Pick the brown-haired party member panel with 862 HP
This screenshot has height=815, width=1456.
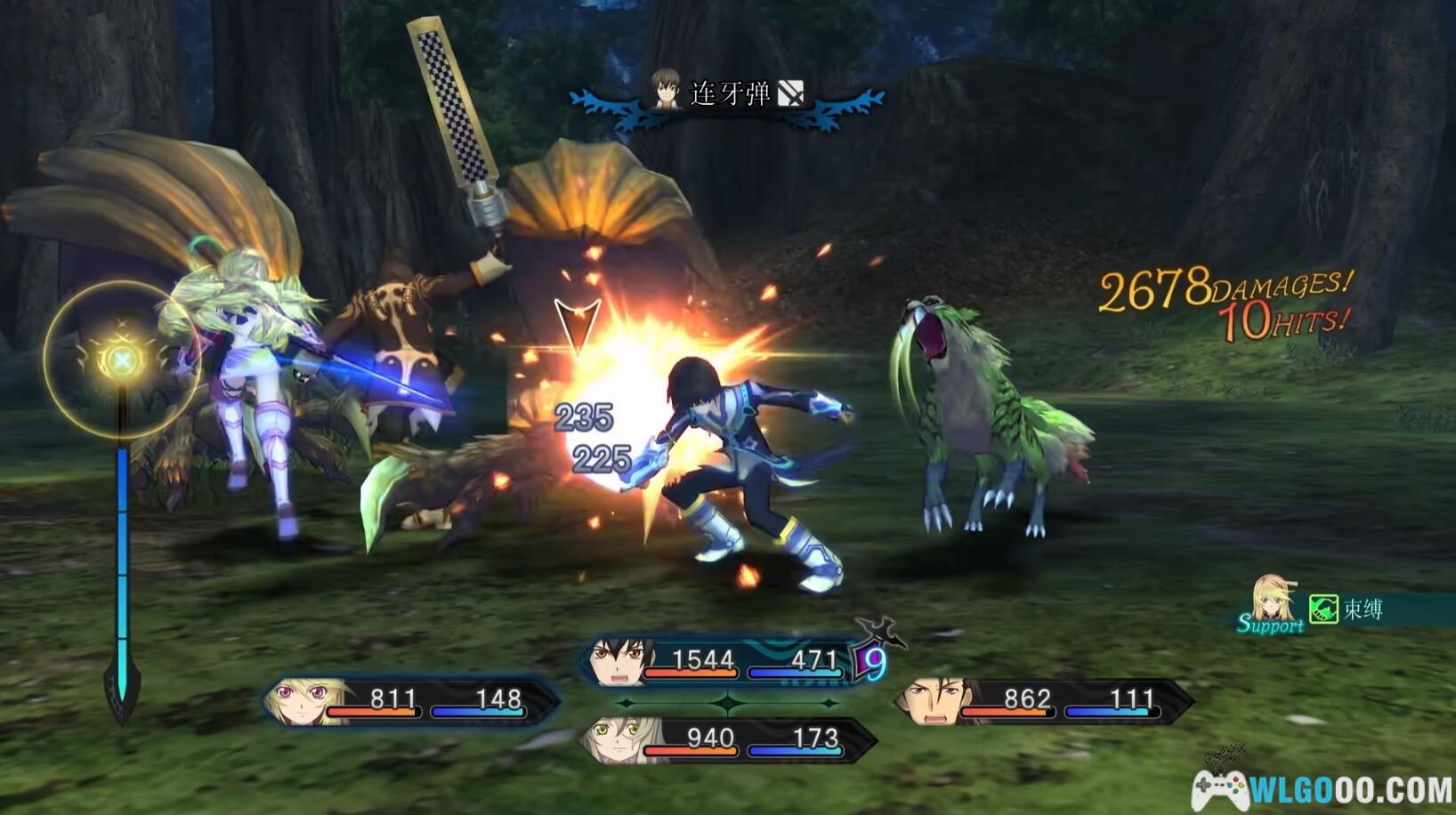coord(1043,701)
